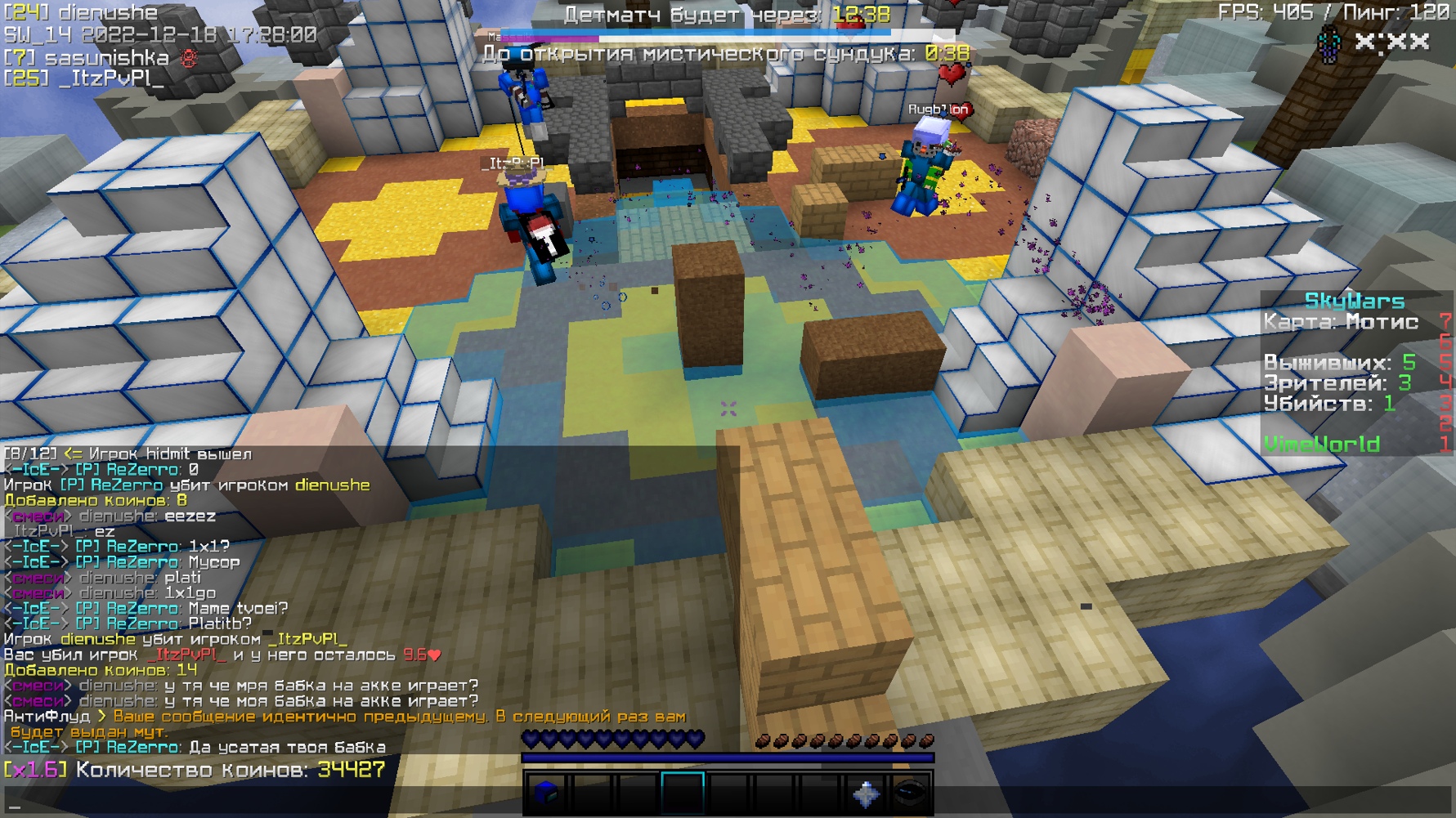The image size is (1456, 818).
Task: Click _ItzPvPl_ in the red kill message
Action: click(186, 655)
